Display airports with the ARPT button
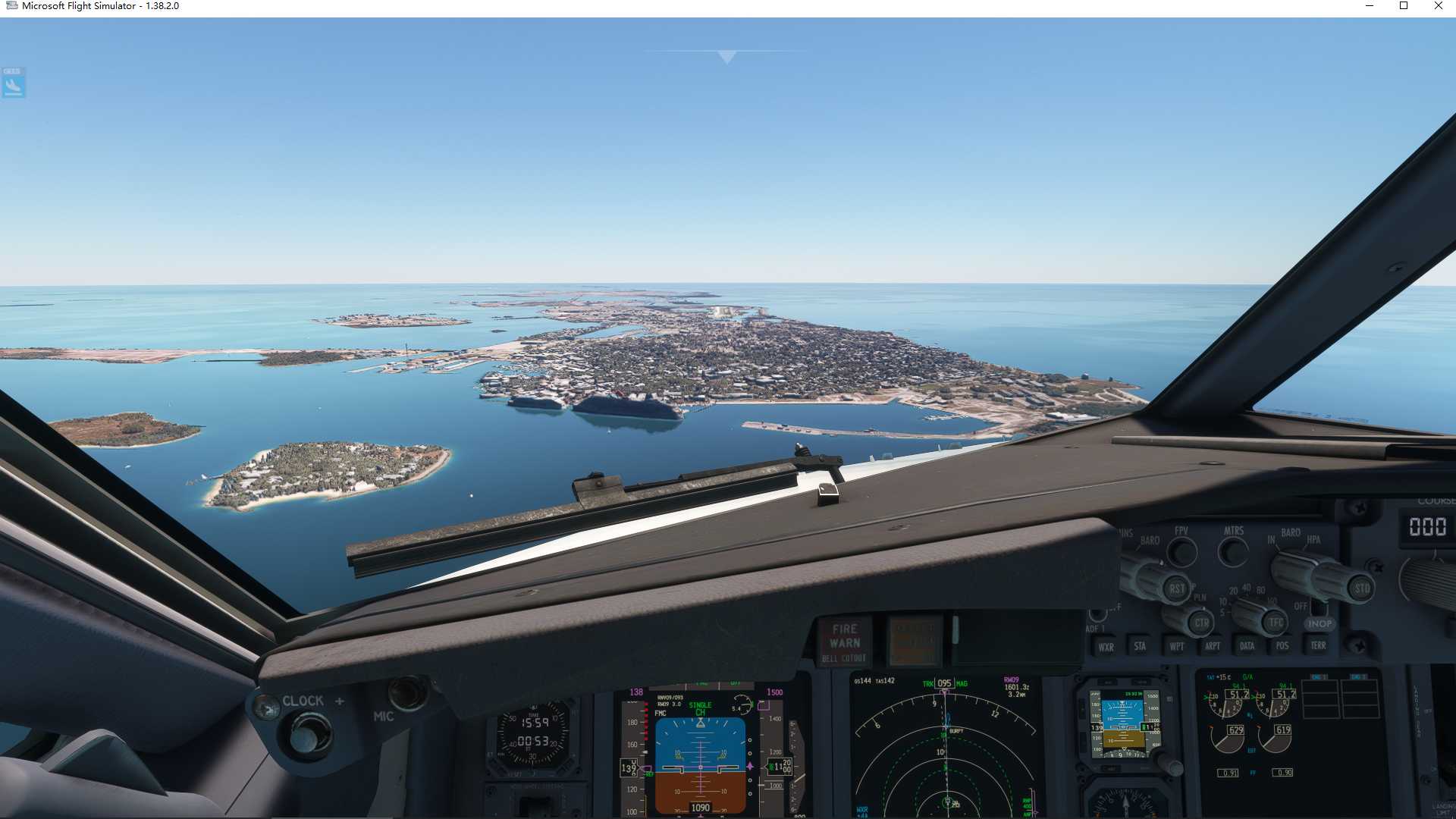 coord(1212,646)
